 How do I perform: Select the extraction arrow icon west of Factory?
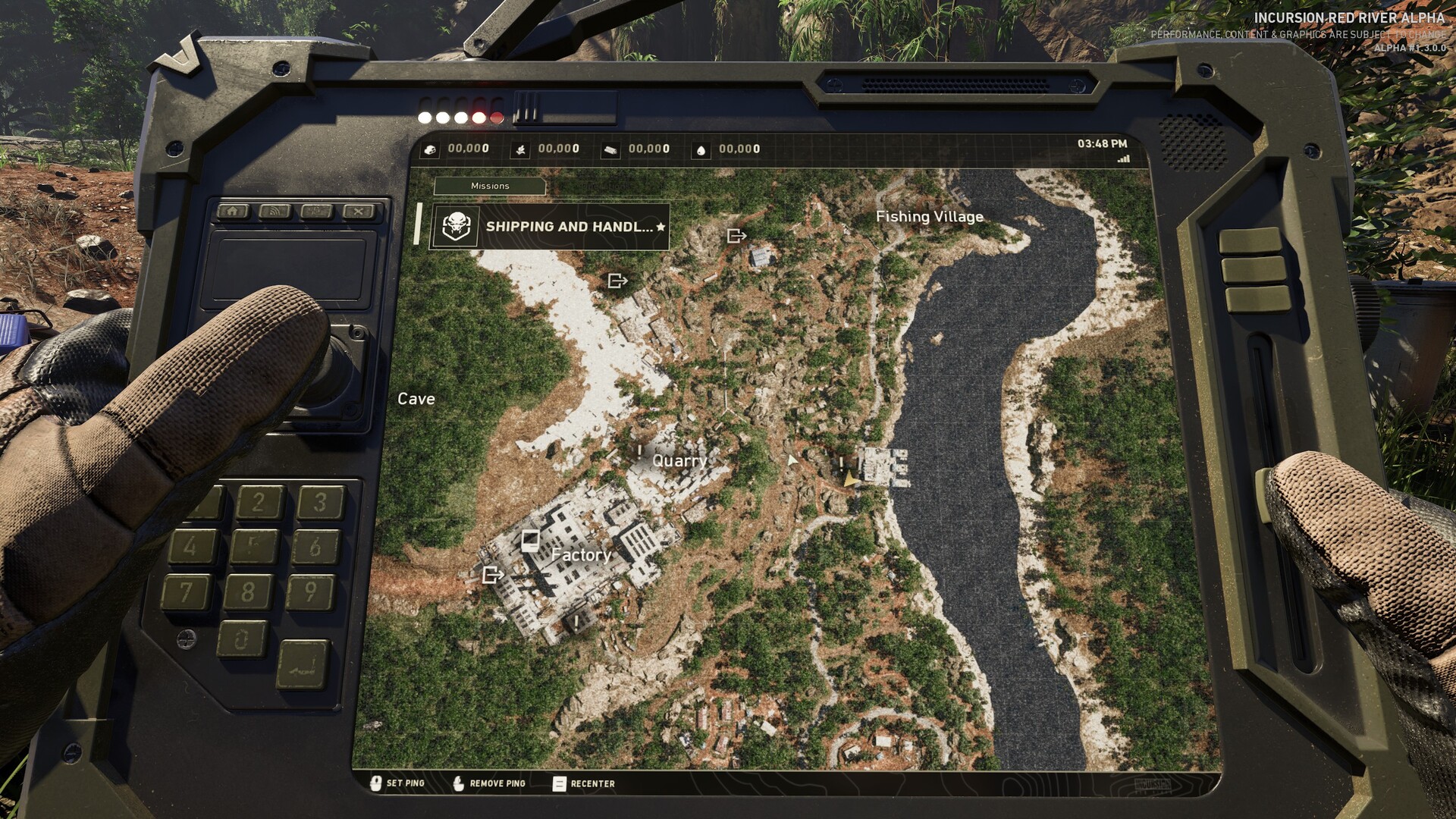(494, 576)
